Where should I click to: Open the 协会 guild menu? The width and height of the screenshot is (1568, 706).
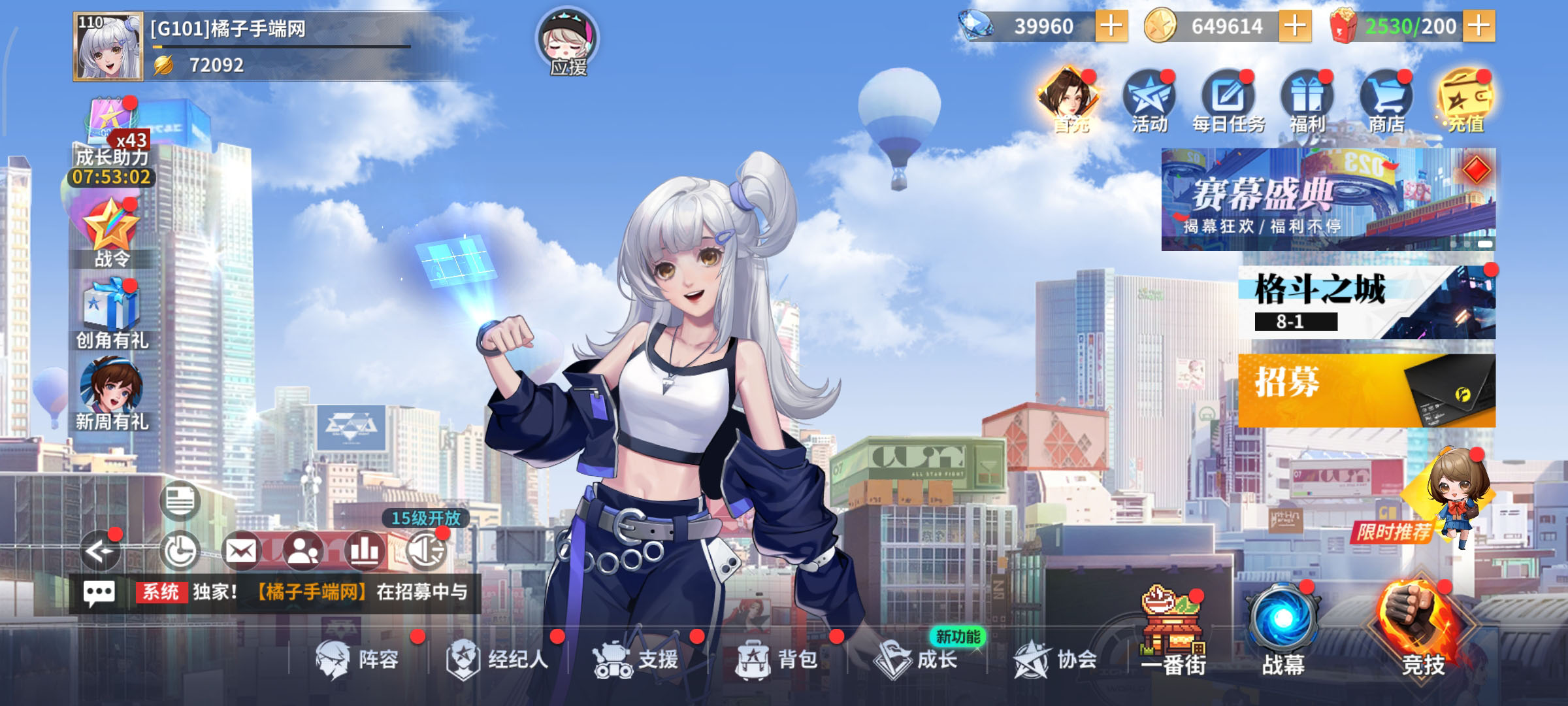tap(1055, 659)
